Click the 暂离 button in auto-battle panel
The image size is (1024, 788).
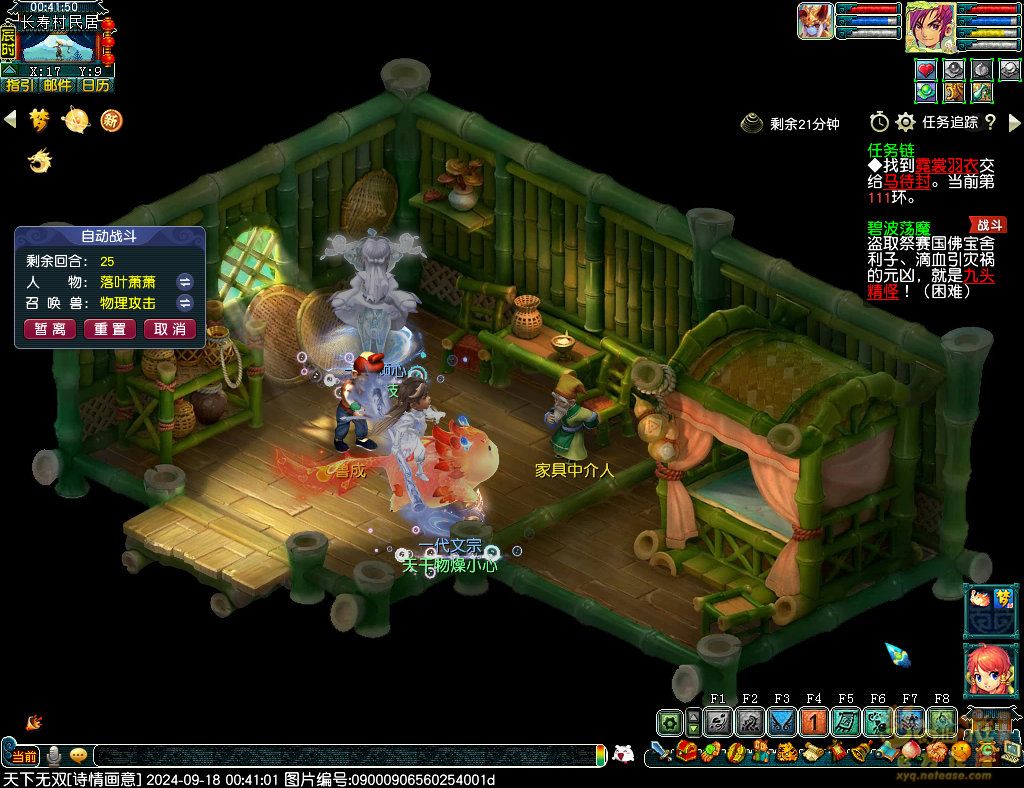(50, 329)
